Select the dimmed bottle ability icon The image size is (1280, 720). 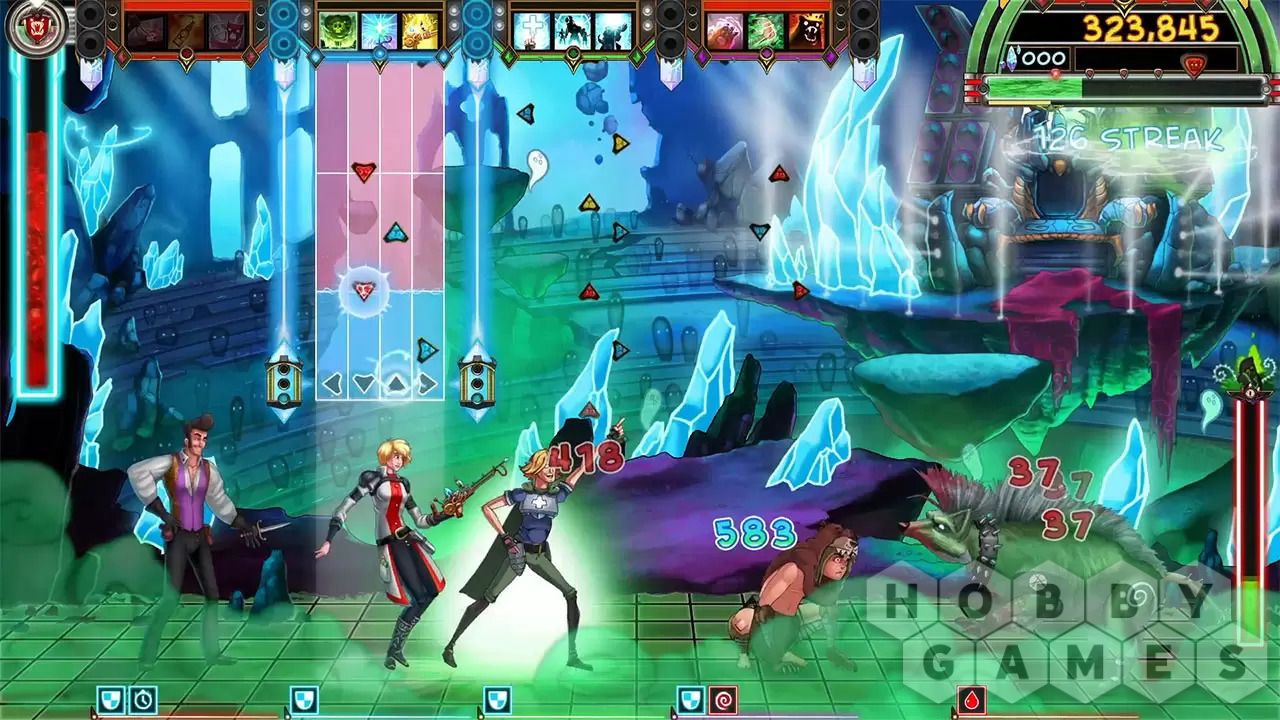coord(187,31)
